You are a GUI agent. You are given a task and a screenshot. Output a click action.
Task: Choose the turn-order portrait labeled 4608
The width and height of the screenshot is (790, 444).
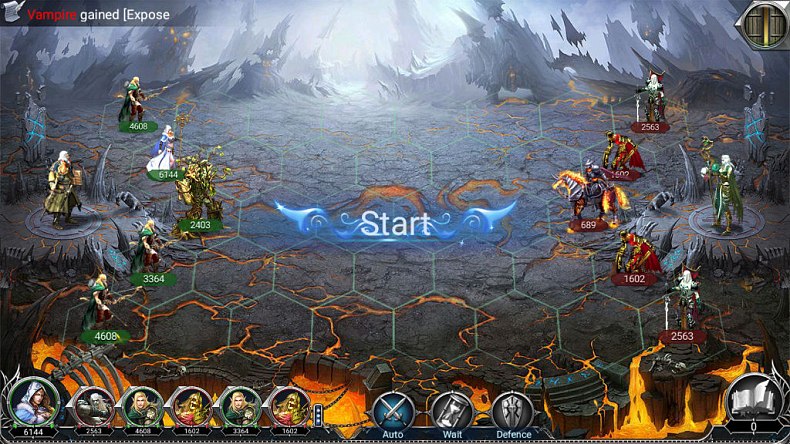[141, 408]
